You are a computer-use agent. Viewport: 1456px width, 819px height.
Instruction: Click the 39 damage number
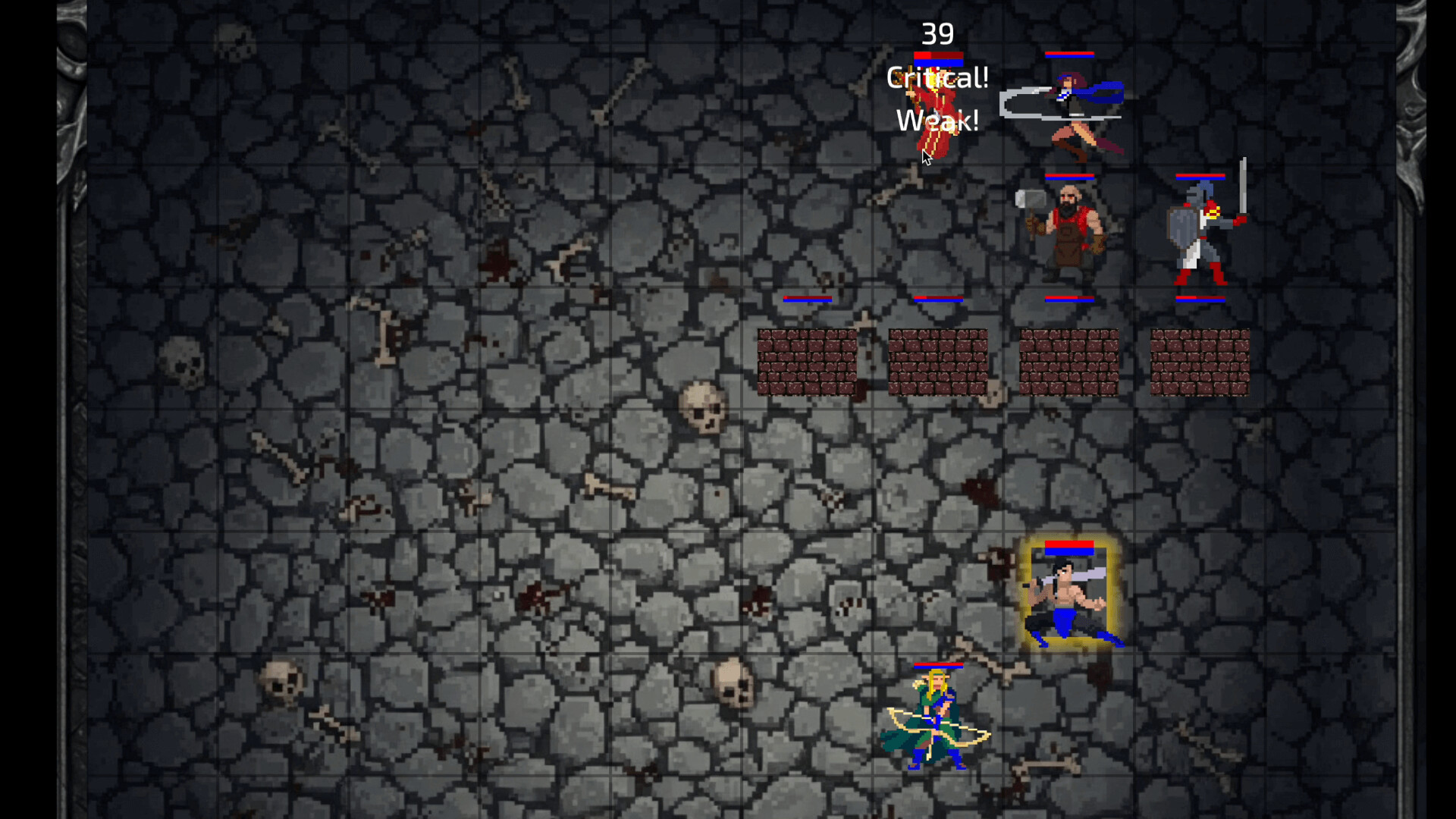[x=938, y=34]
